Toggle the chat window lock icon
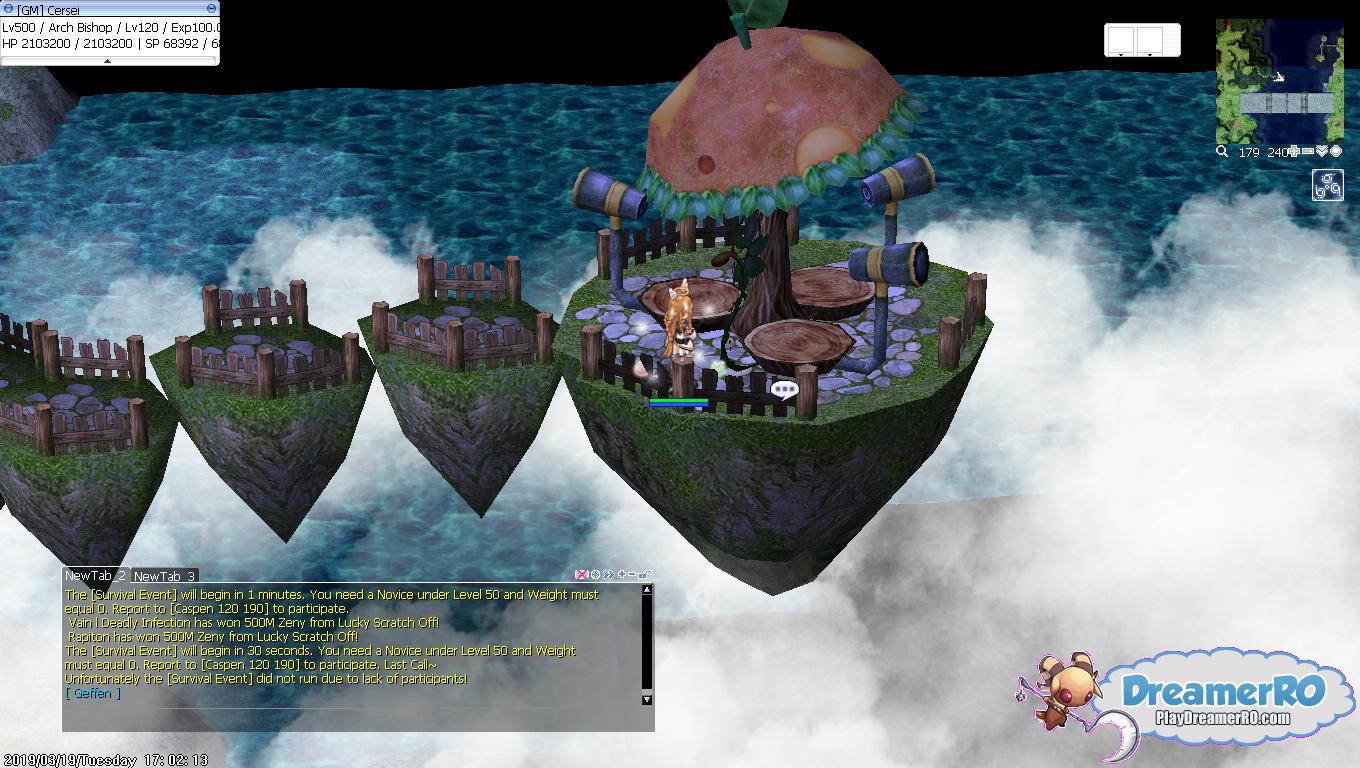 click(645, 575)
